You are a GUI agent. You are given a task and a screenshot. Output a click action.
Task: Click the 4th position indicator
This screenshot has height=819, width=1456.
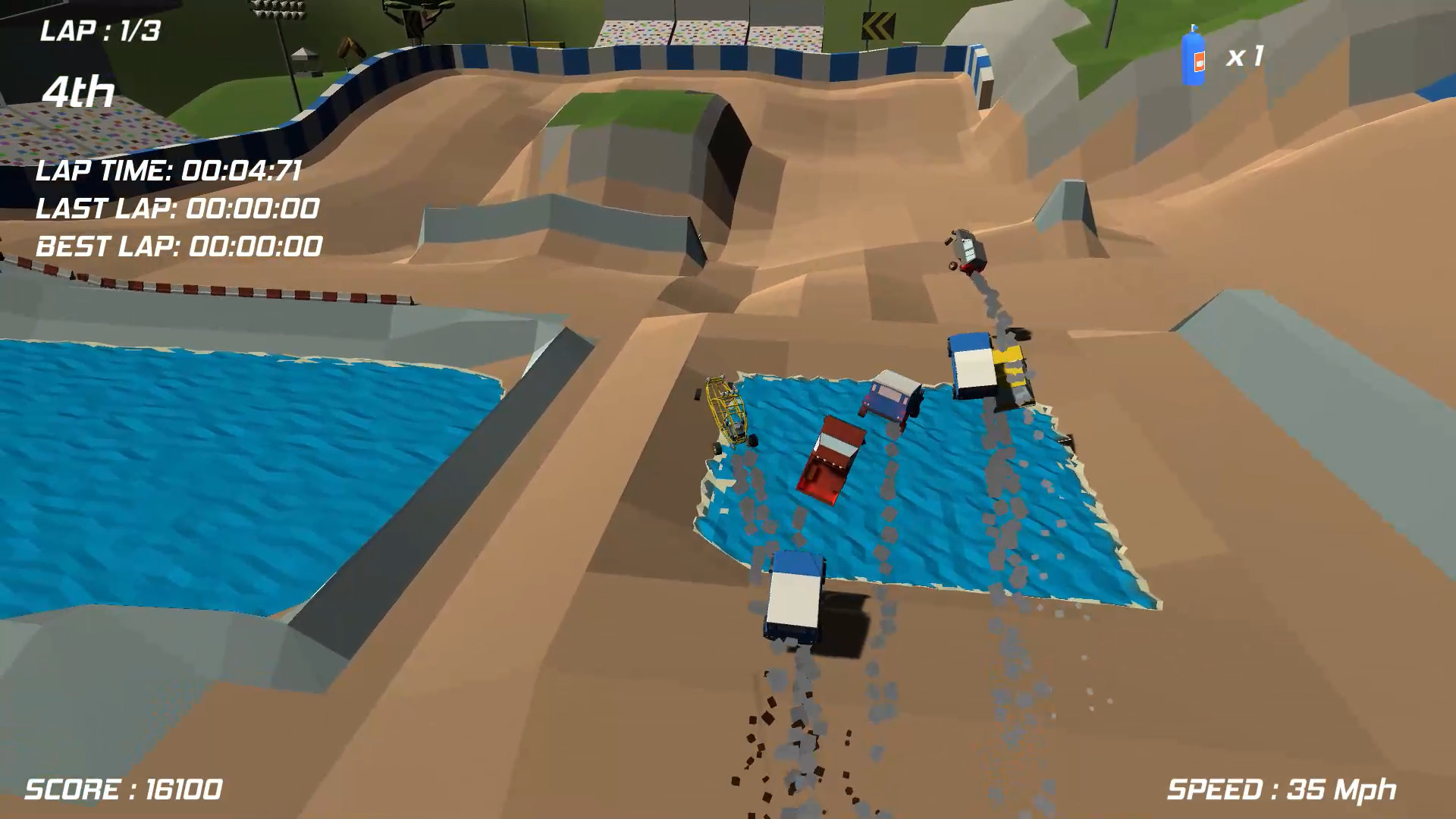point(78,93)
